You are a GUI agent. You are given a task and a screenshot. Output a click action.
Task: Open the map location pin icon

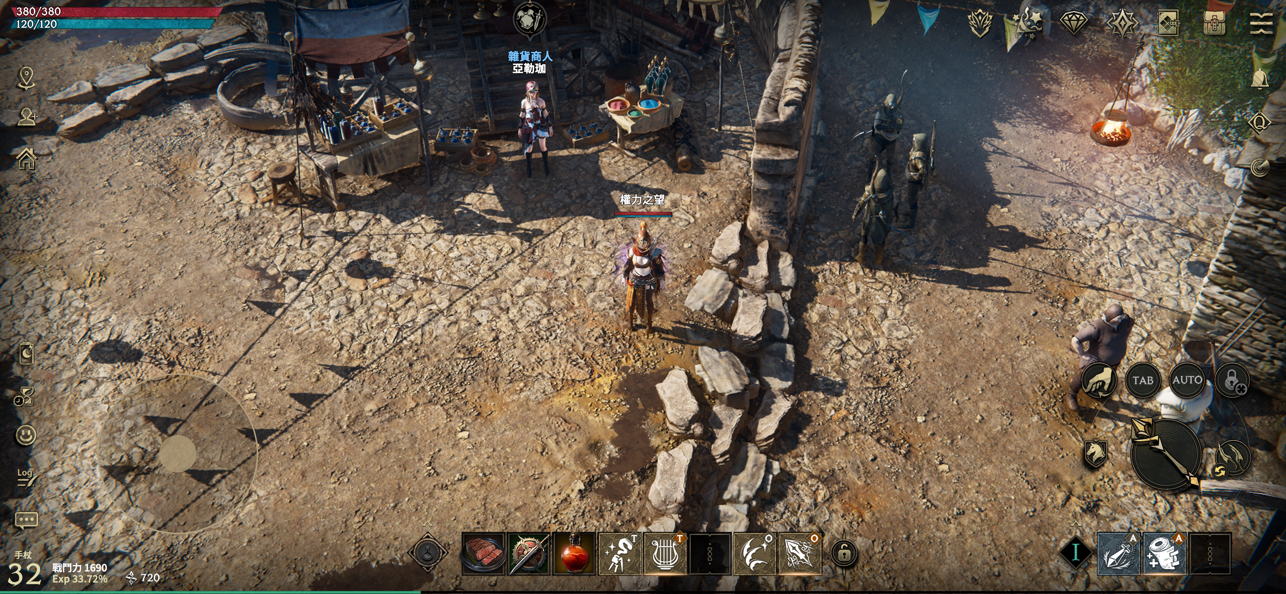(x=26, y=77)
